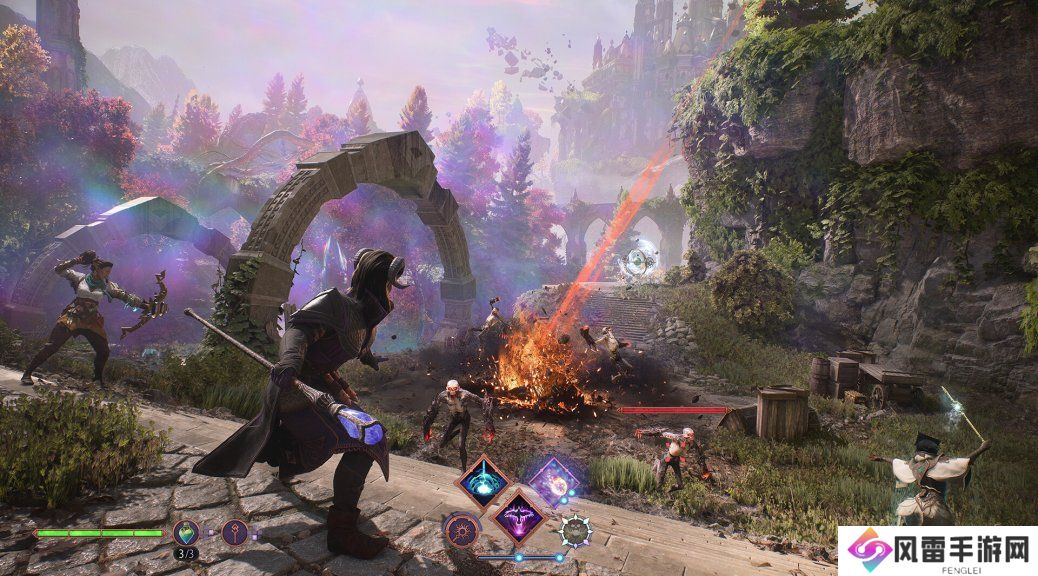Image resolution: width=1038 pixels, height=576 pixels.
Task: Activate the round sun-symbol ability icon
Action: pos(462,530)
